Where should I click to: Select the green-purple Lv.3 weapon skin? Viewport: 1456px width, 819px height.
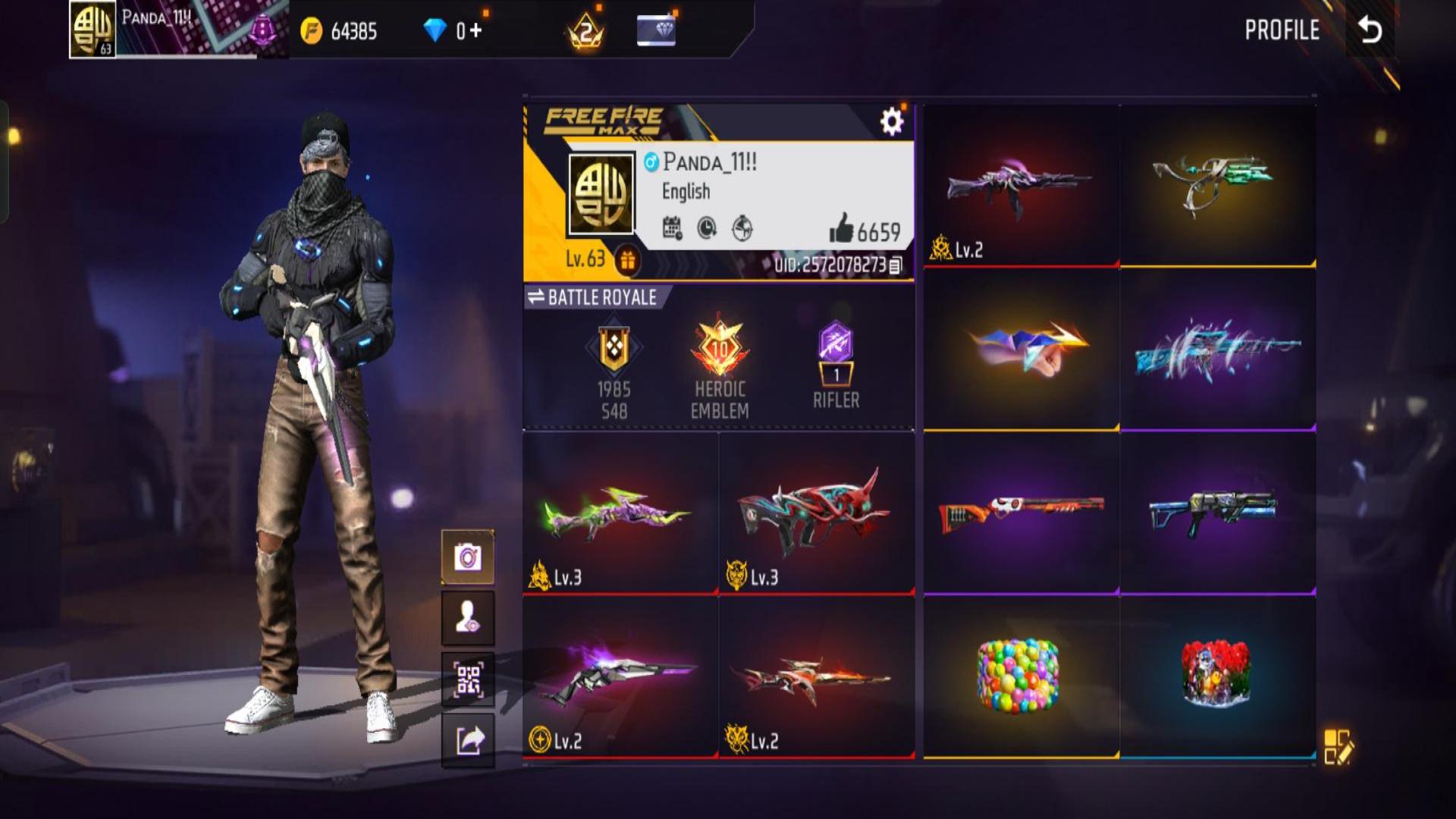point(620,513)
